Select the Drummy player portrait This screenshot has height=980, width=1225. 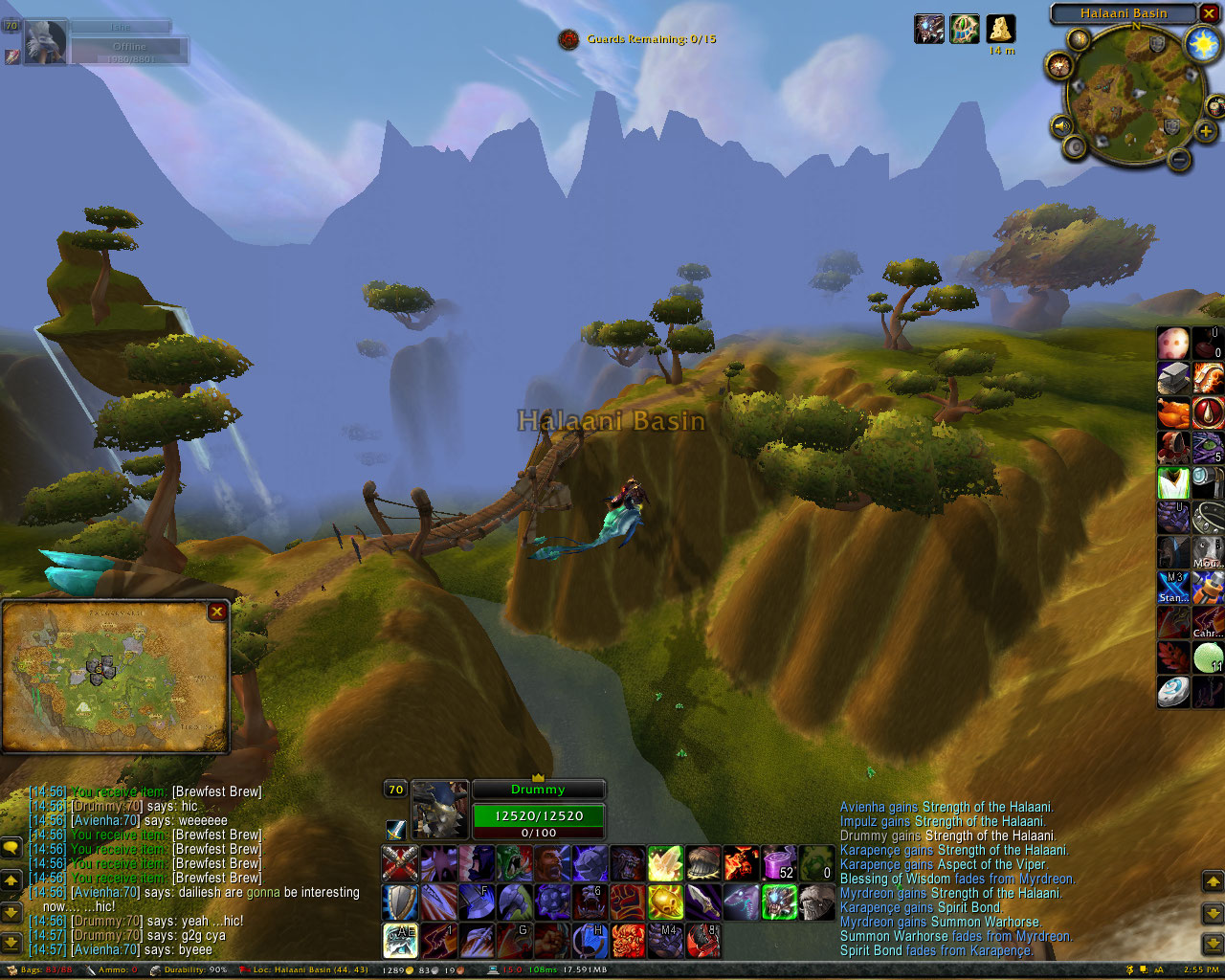pyautogui.click(x=439, y=810)
